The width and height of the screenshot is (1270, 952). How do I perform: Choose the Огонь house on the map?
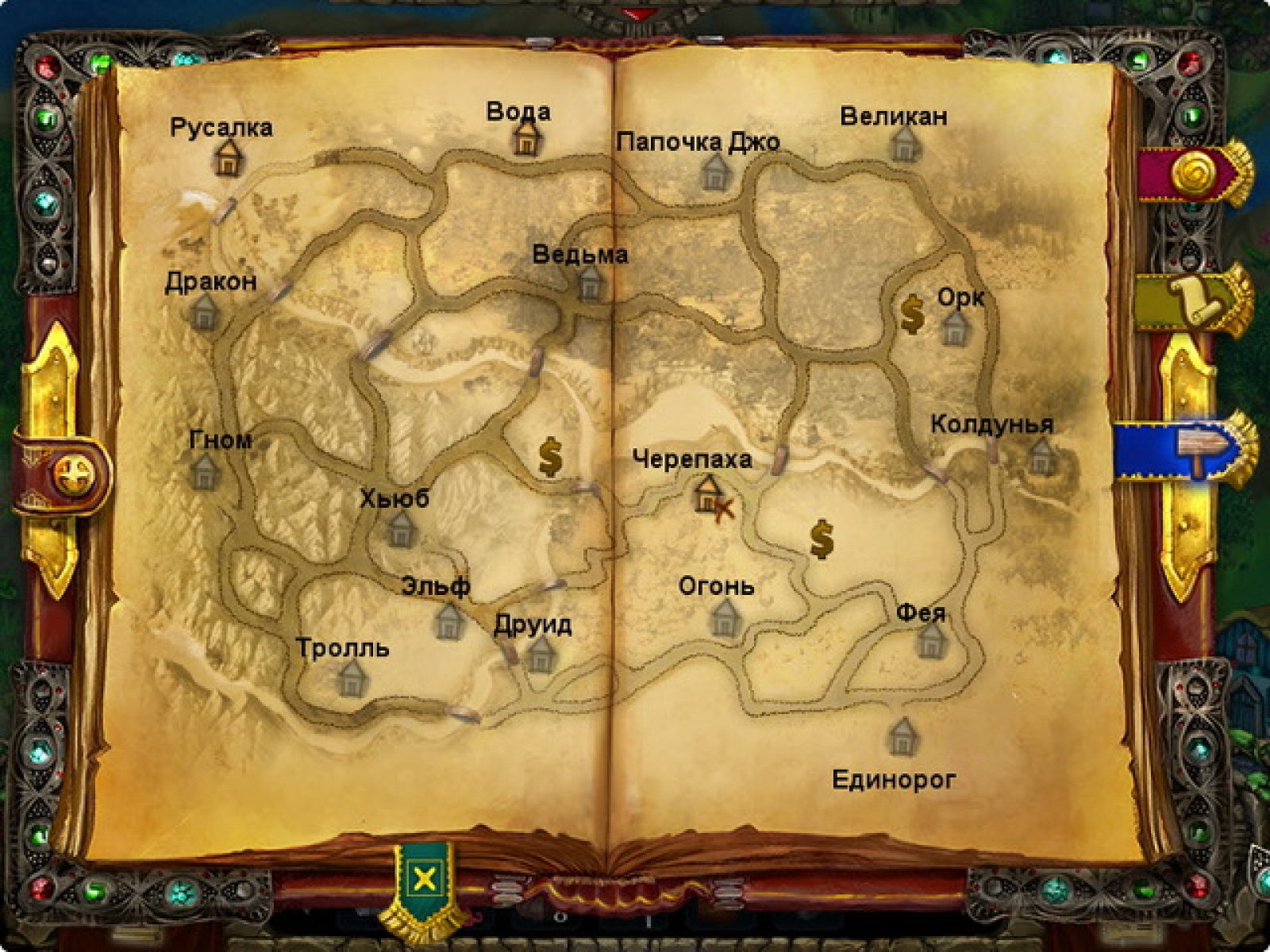[725, 617]
